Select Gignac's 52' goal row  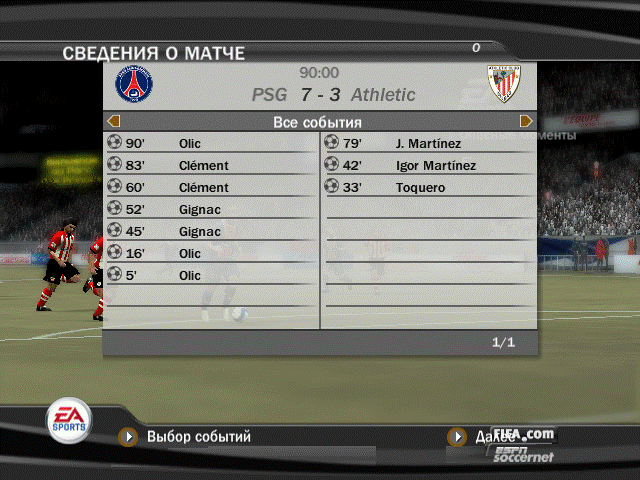(x=210, y=209)
